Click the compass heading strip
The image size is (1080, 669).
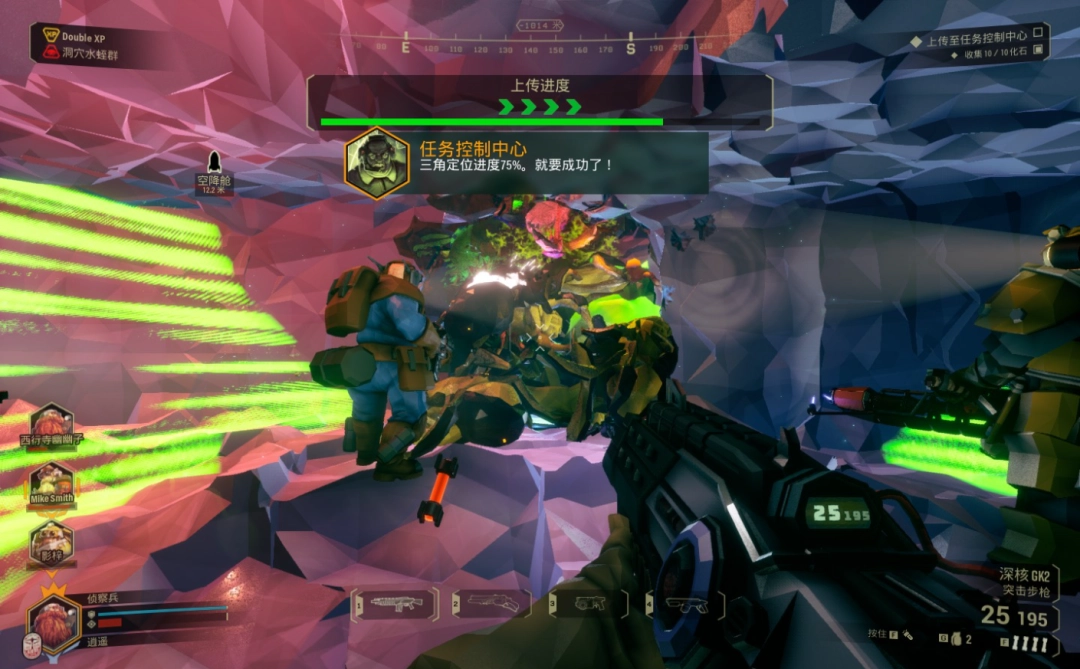pyautogui.click(x=540, y=46)
